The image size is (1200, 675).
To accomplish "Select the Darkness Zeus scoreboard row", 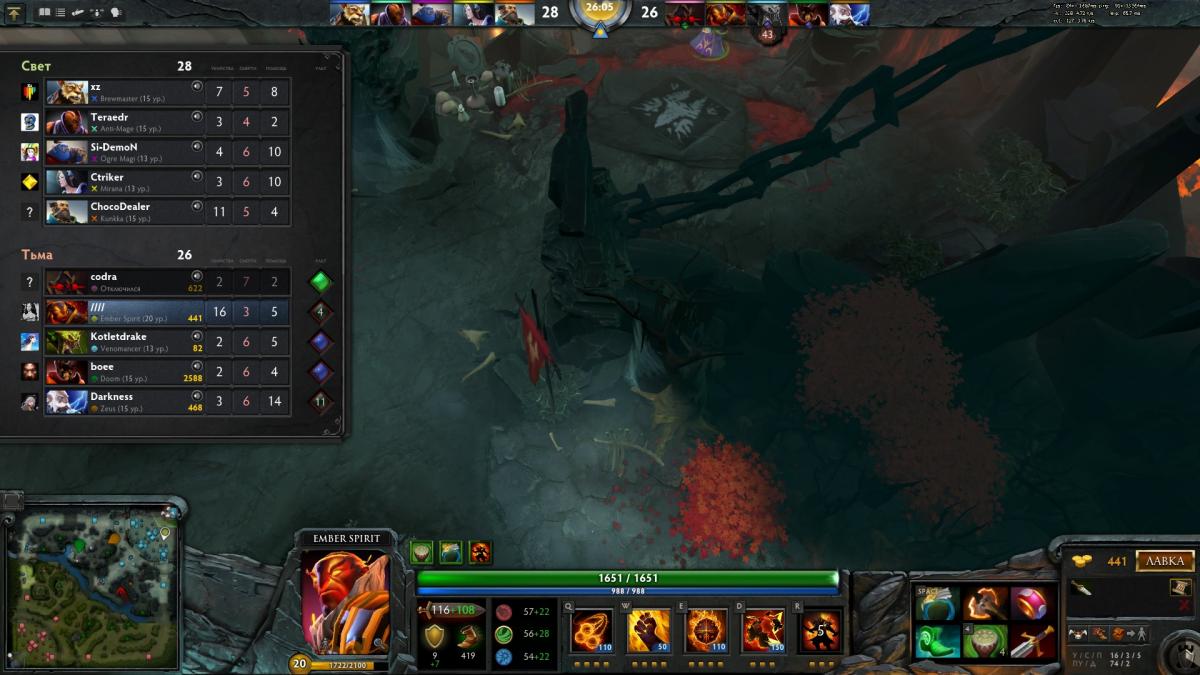I will [125, 402].
